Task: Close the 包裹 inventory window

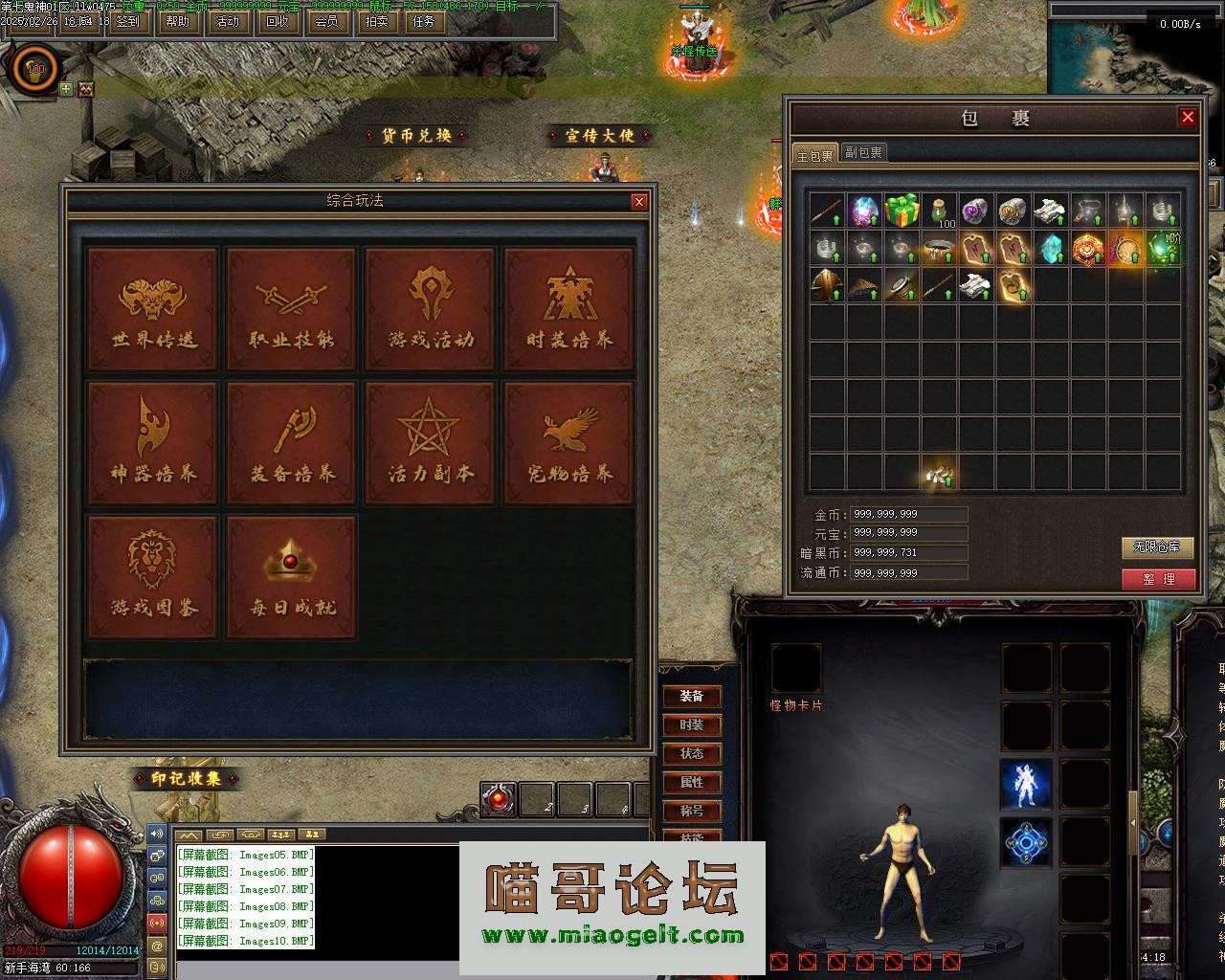Action: click(1188, 117)
